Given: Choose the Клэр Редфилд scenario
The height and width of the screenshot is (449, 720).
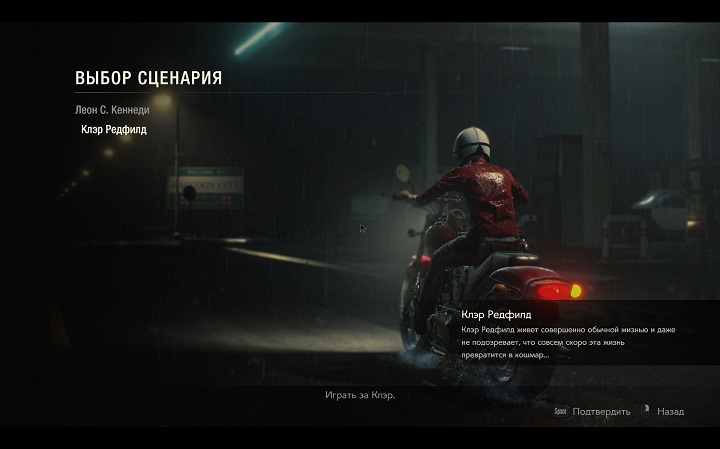Looking at the screenshot, I should coord(113,129).
